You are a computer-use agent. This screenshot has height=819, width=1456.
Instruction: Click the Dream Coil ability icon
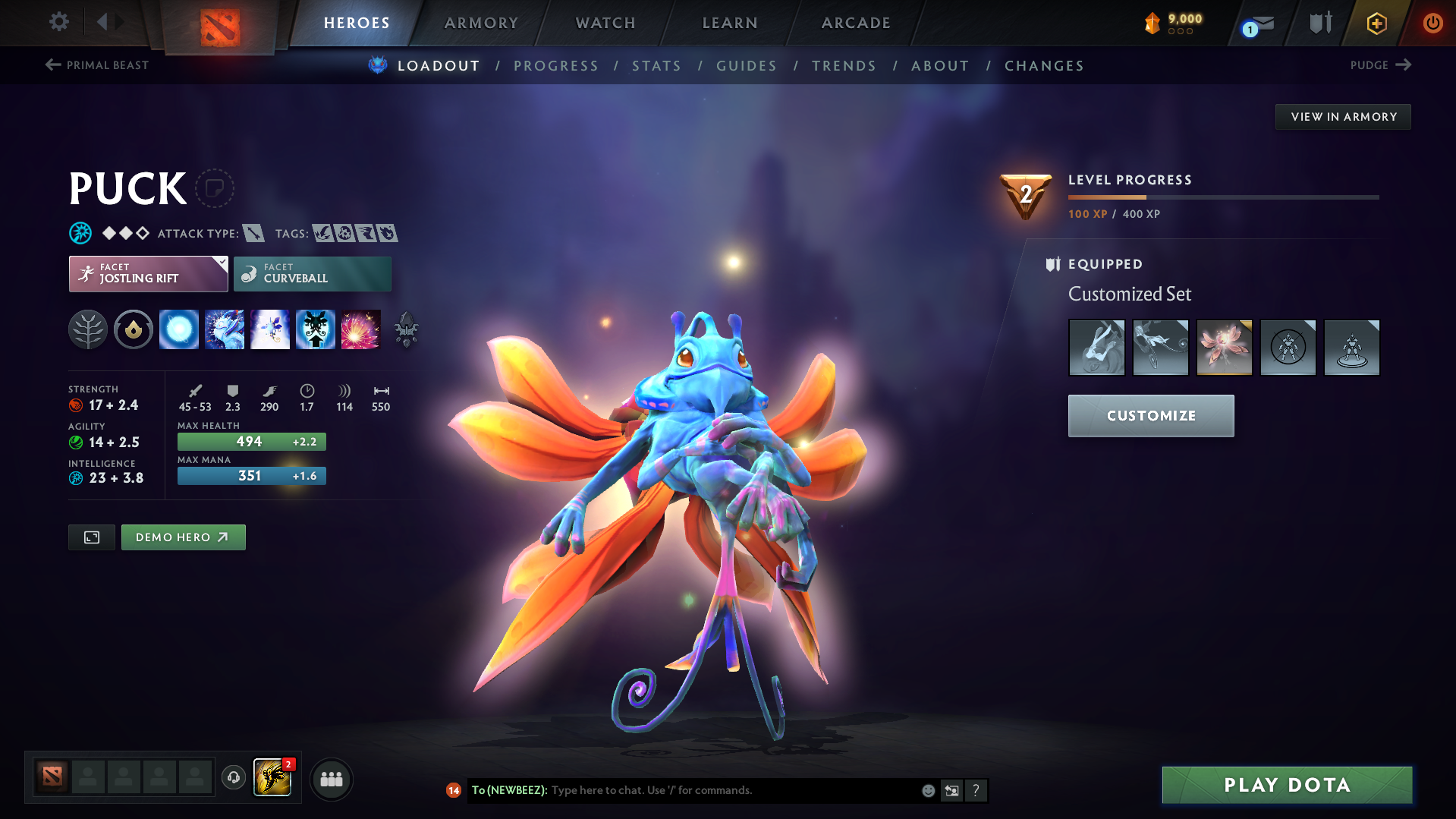361,329
